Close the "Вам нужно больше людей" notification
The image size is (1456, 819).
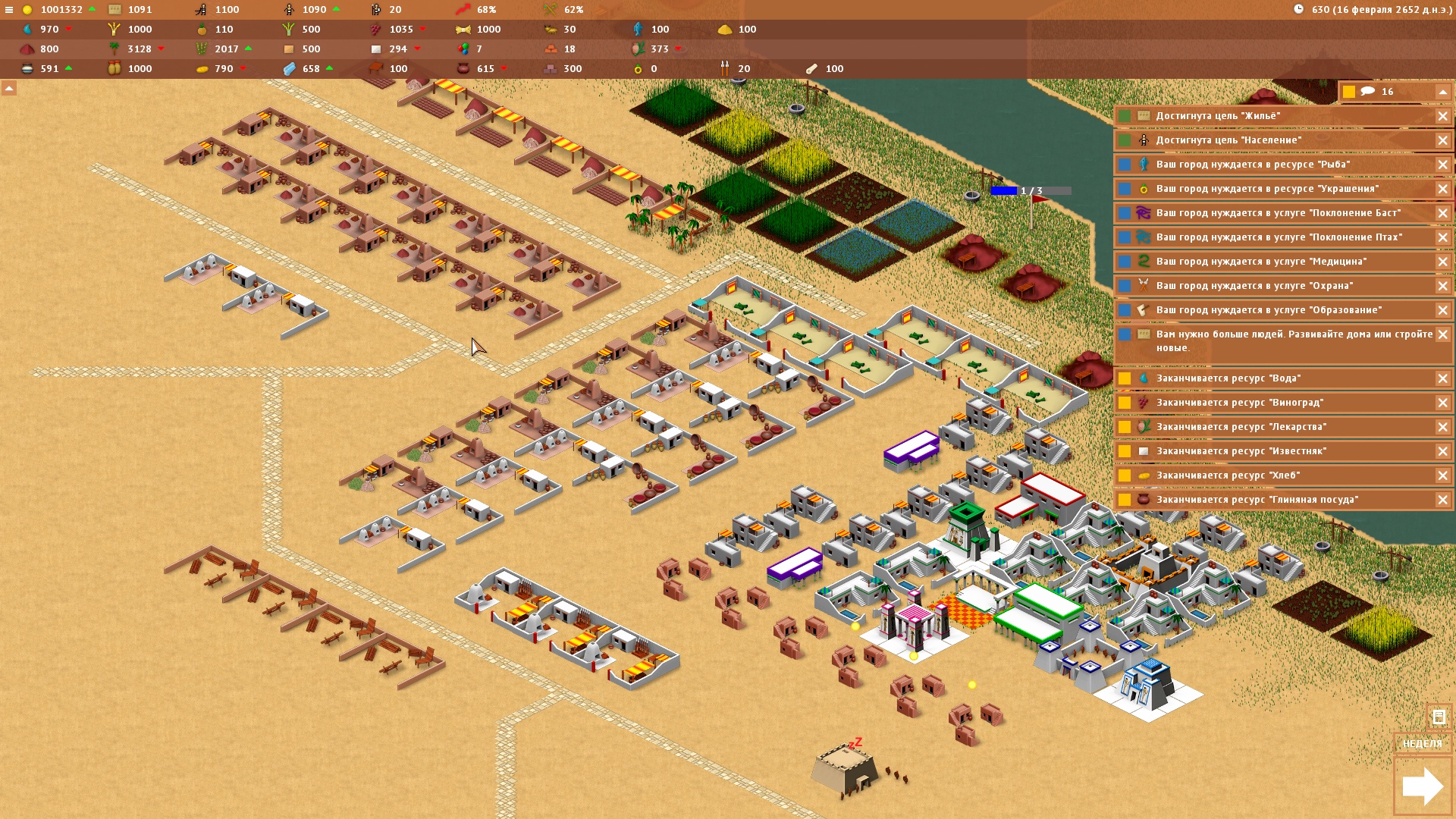tap(1442, 334)
